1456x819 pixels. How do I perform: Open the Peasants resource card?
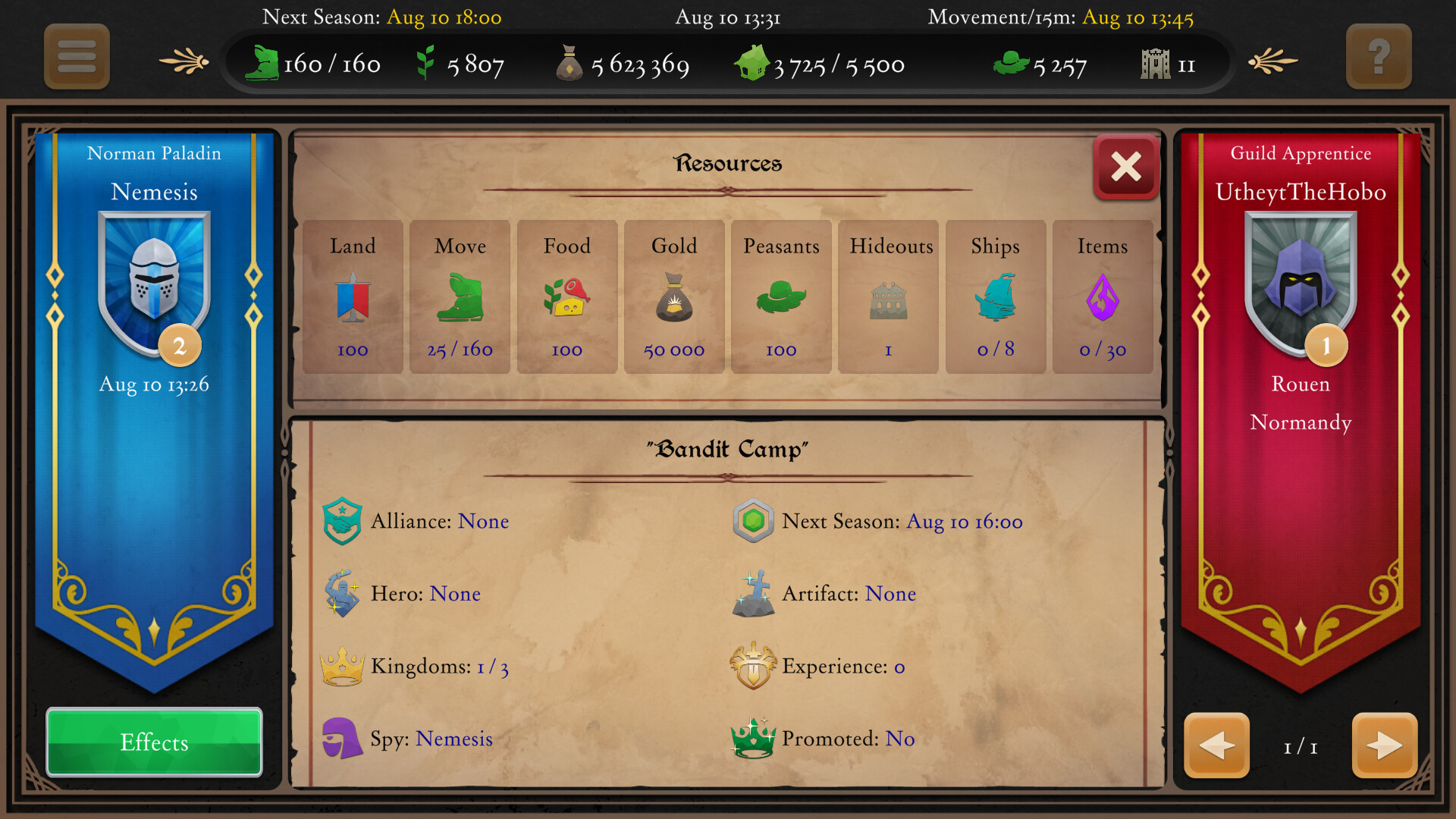(780, 297)
